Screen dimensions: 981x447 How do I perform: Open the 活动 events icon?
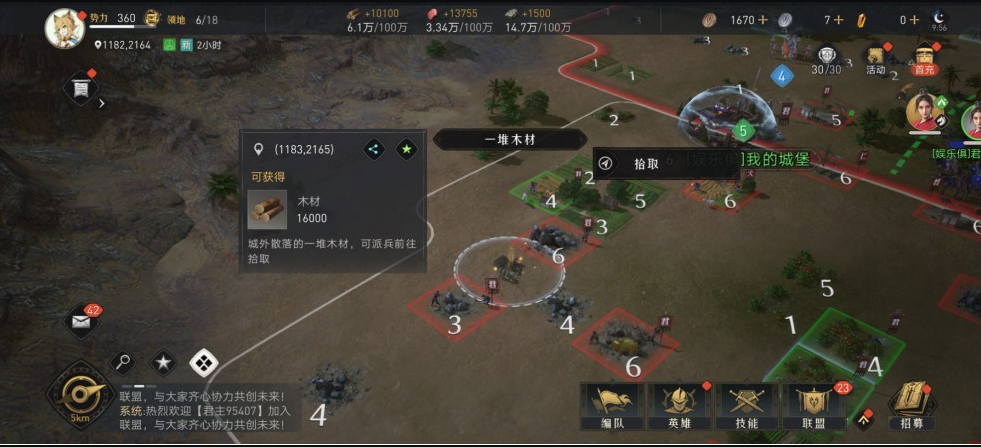[876, 60]
